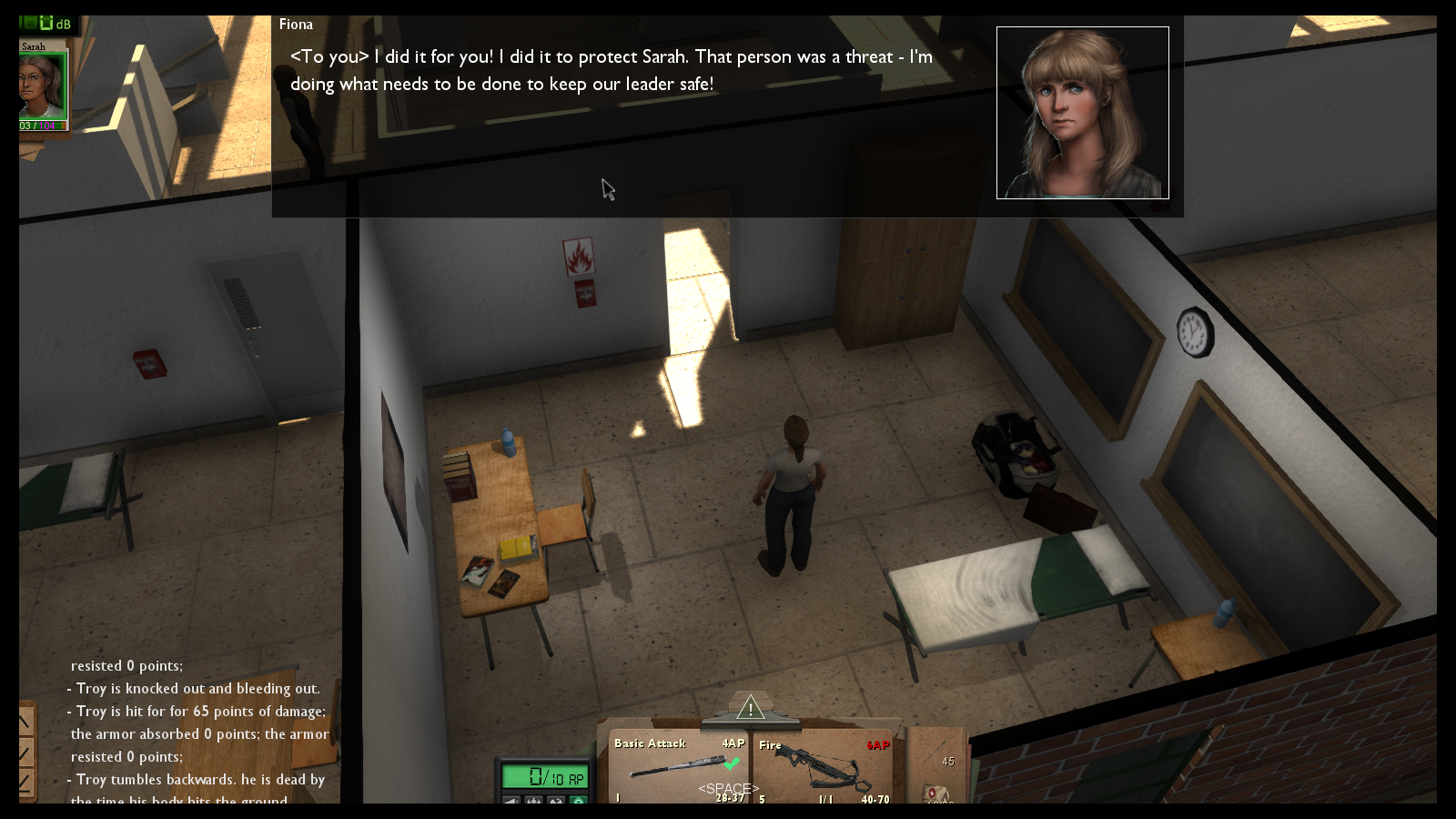Click Fiona's dialogue text to continue
This screenshot has height=819, width=1456.
(x=611, y=70)
